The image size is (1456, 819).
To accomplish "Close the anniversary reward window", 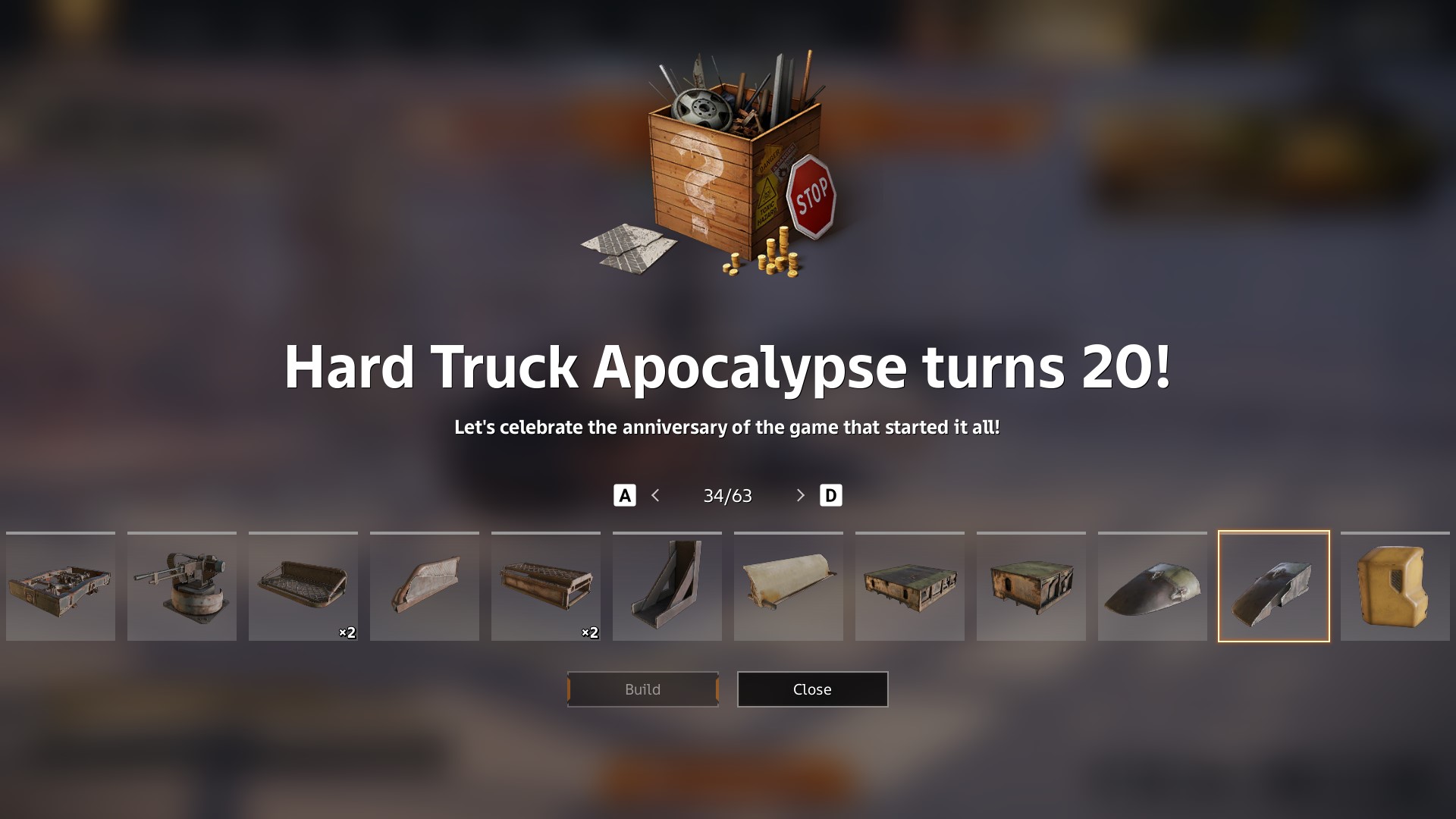I will click(812, 689).
